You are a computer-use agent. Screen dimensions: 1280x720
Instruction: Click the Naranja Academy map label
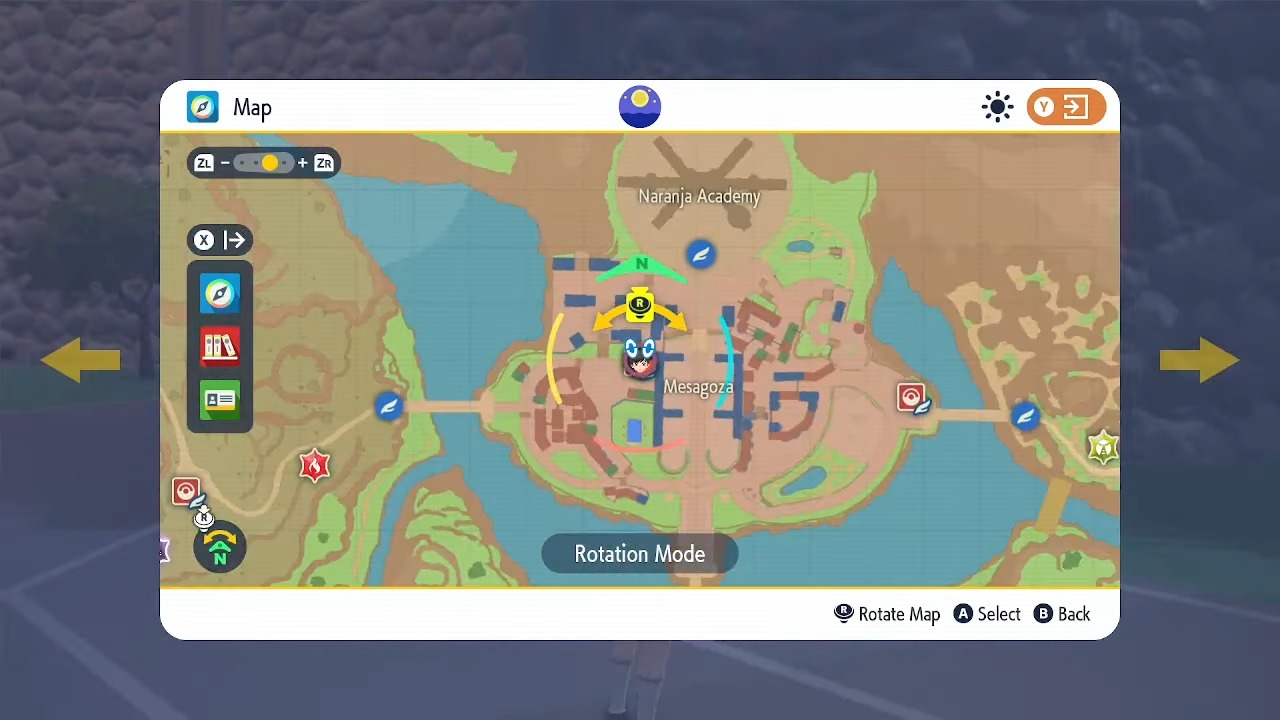coord(699,196)
